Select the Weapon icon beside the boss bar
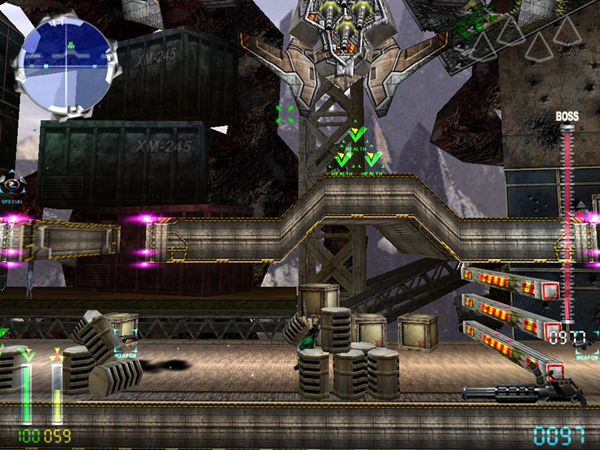Image resolution: width=600 pixels, height=450 pixels. (x=585, y=342)
